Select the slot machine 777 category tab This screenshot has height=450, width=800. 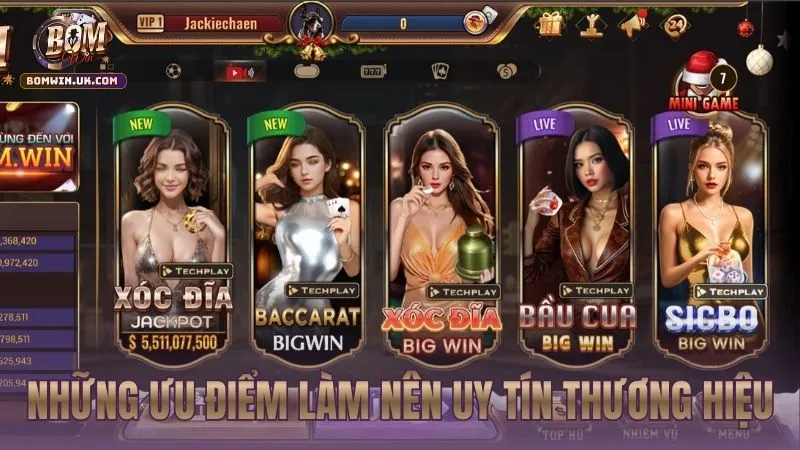372,72
